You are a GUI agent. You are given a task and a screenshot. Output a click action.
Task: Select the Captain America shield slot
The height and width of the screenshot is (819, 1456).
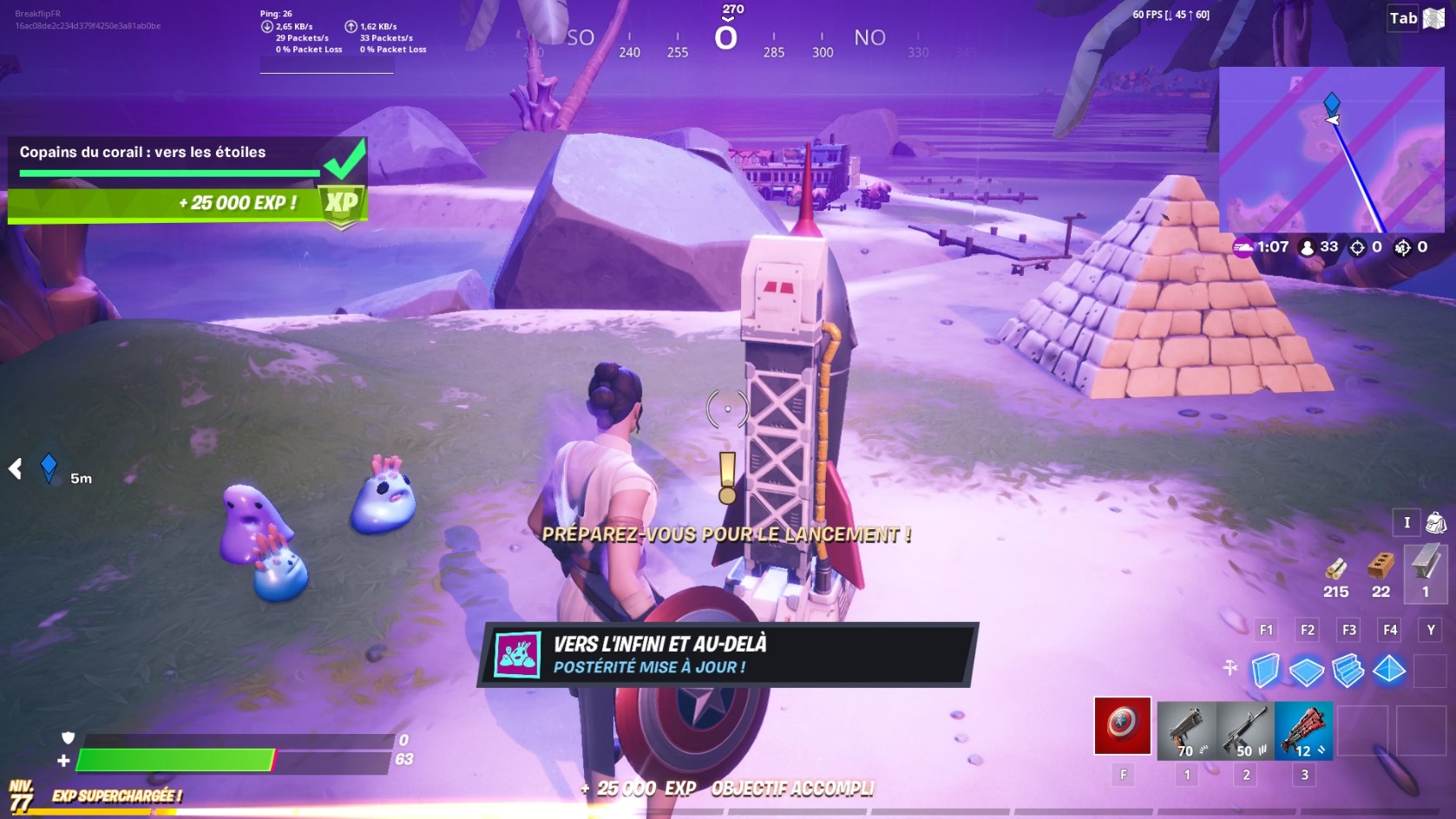pyautogui.click(x=1123, y=727)
